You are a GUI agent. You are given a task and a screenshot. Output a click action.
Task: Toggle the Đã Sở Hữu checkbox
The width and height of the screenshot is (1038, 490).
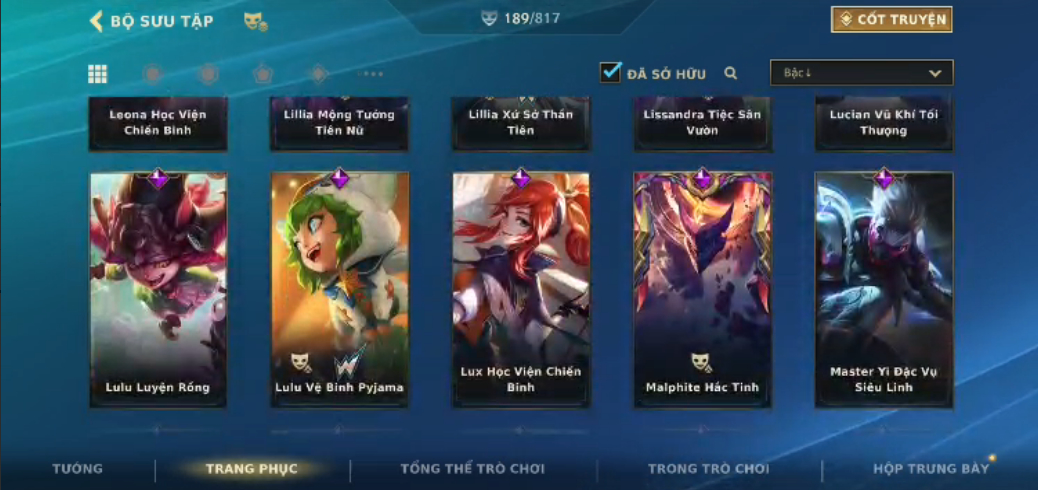[x=611, y=72]
